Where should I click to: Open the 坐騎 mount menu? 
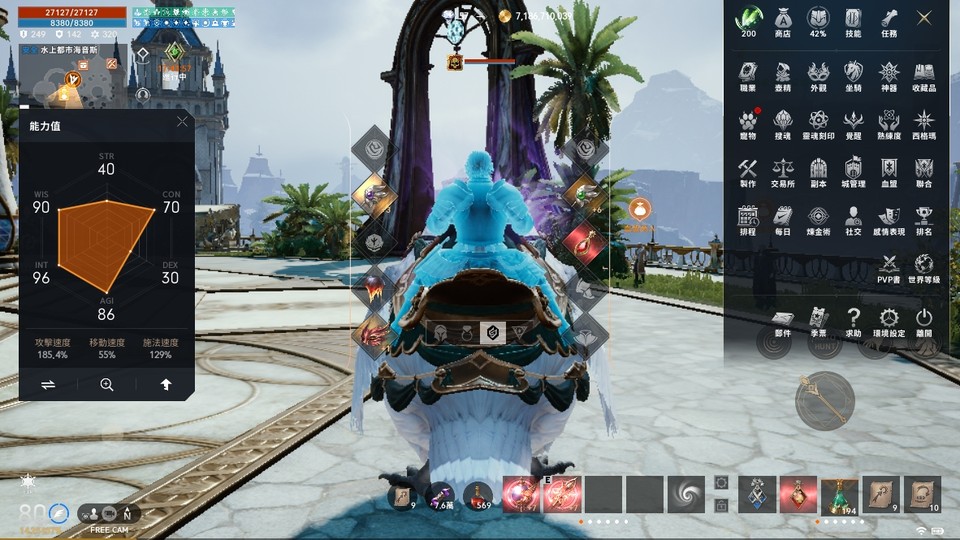click(853, 75)
